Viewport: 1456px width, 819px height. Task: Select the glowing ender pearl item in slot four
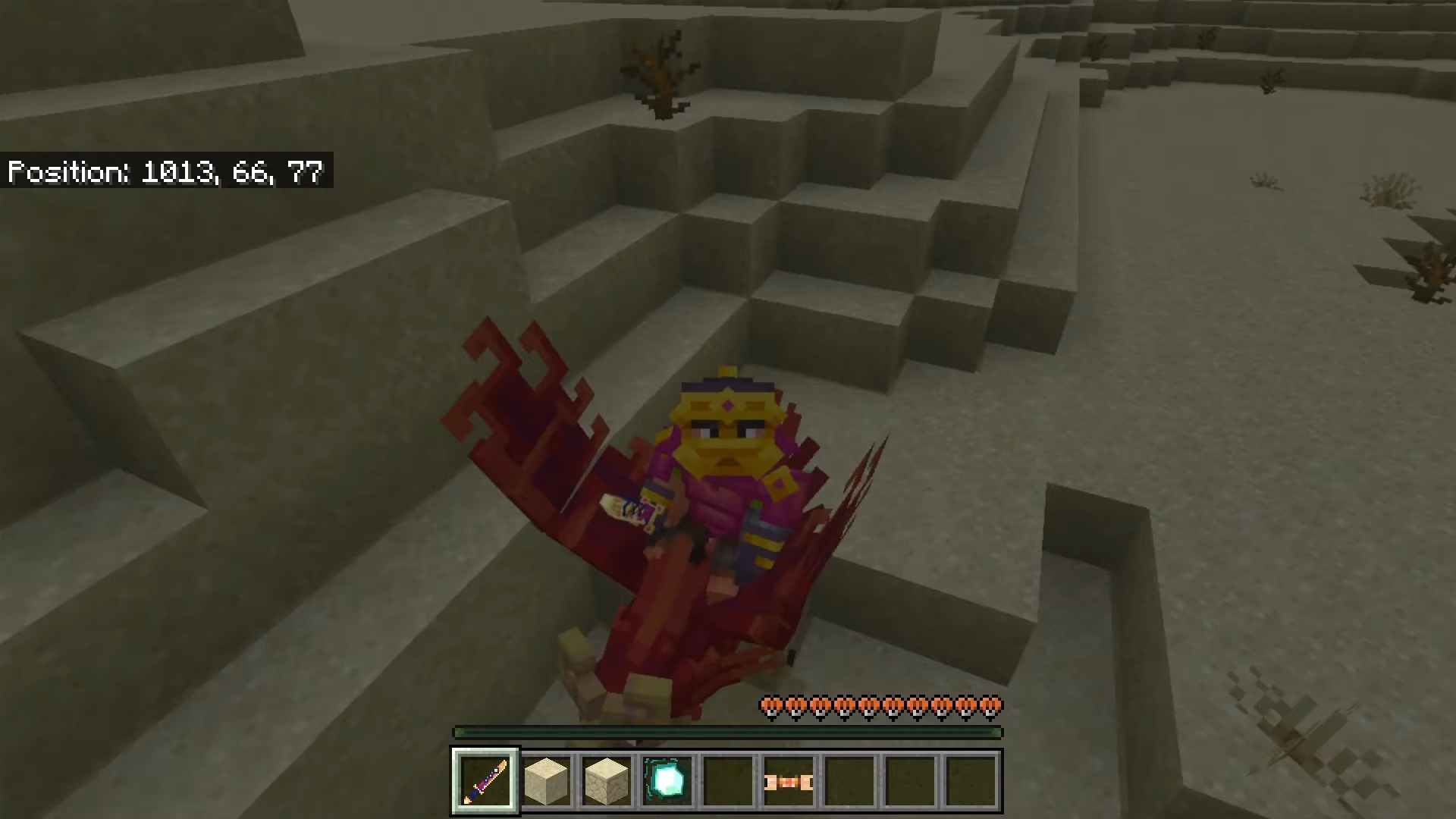coord(667,780)
